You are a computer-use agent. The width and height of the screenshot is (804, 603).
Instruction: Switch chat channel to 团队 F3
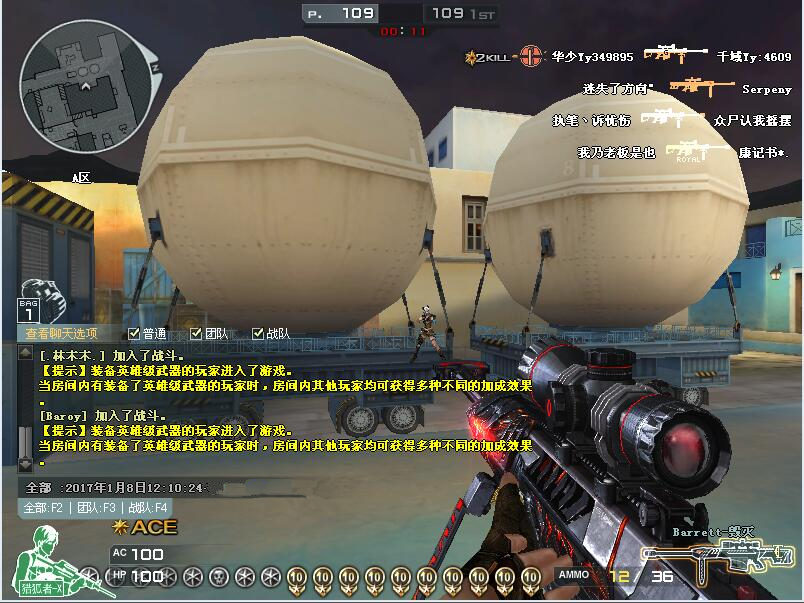[96, 508]
